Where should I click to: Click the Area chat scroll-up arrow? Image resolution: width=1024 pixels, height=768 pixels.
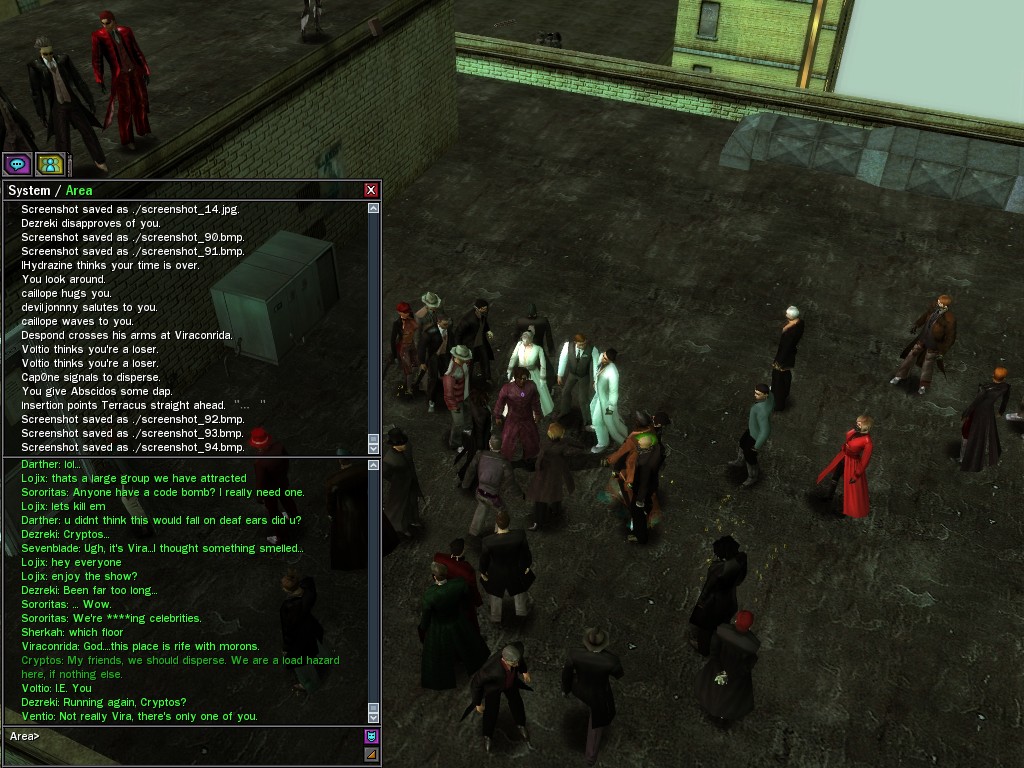click(x=374, y=465)
